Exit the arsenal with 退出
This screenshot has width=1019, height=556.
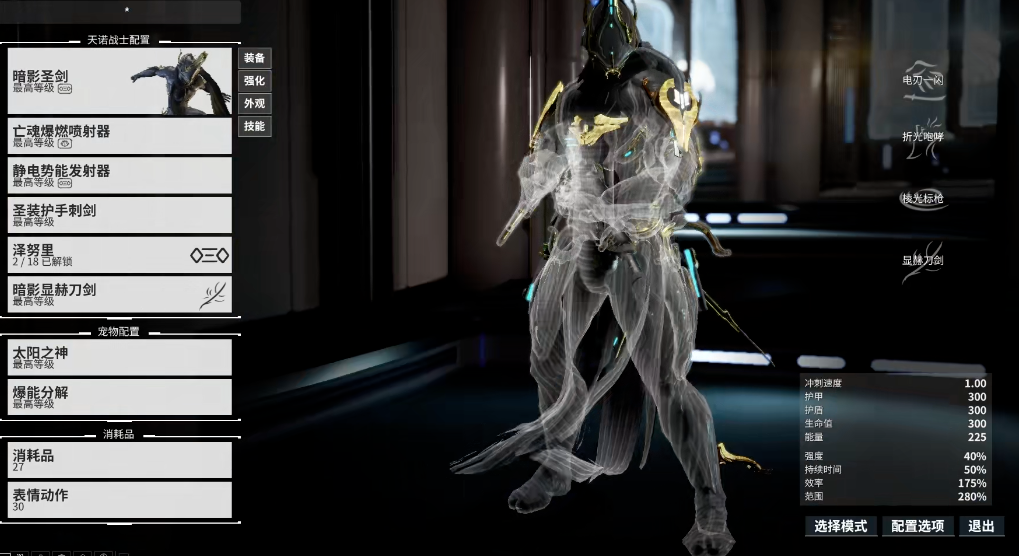(982, 527)
